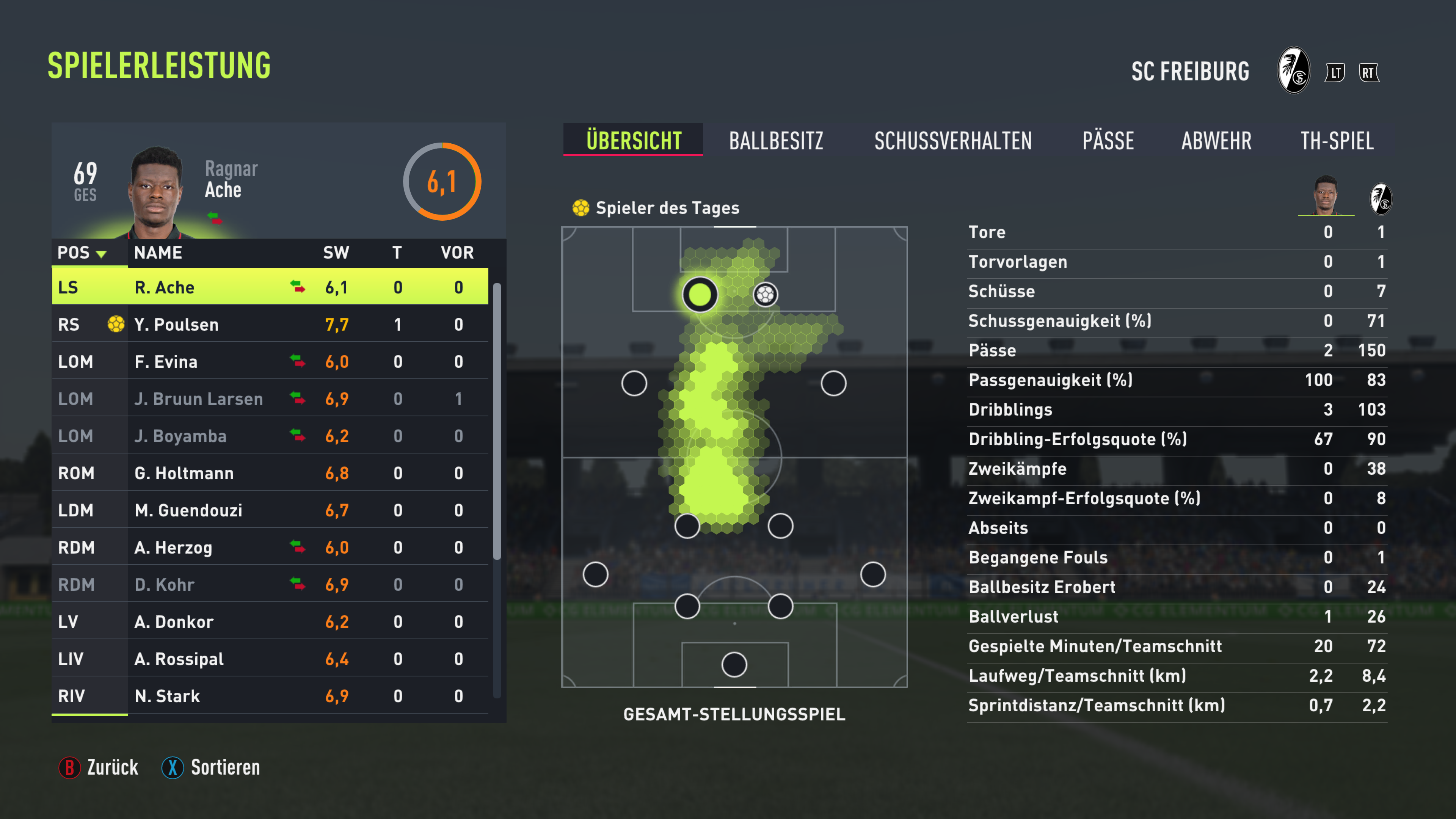The width and height of the screenshot is (1456, 819).
Task: Select the Übersicht tab
Action: [x=633, y=140]
